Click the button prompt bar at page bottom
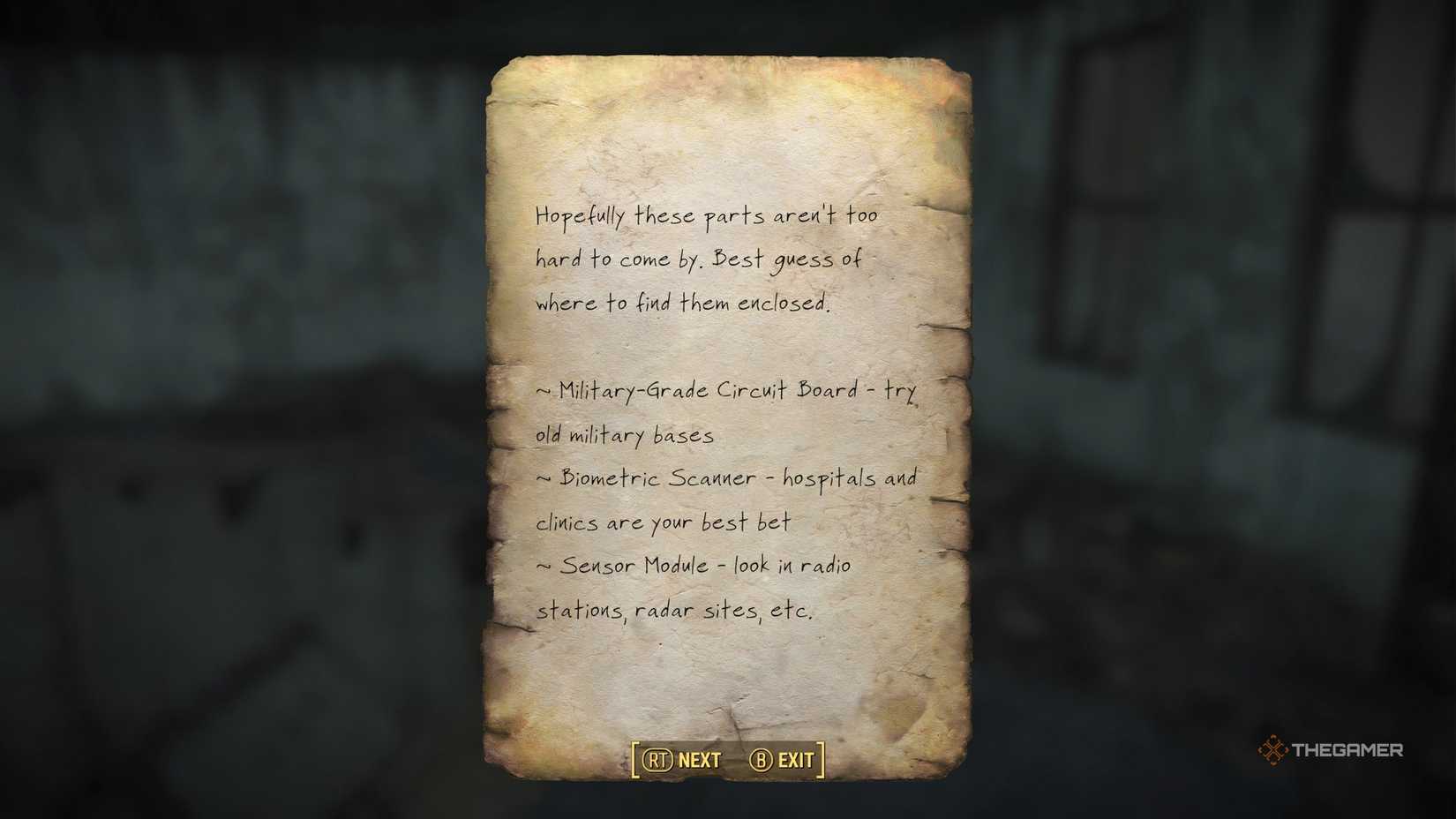Screen dimensions: 1456x819 [x=725, y=758]
